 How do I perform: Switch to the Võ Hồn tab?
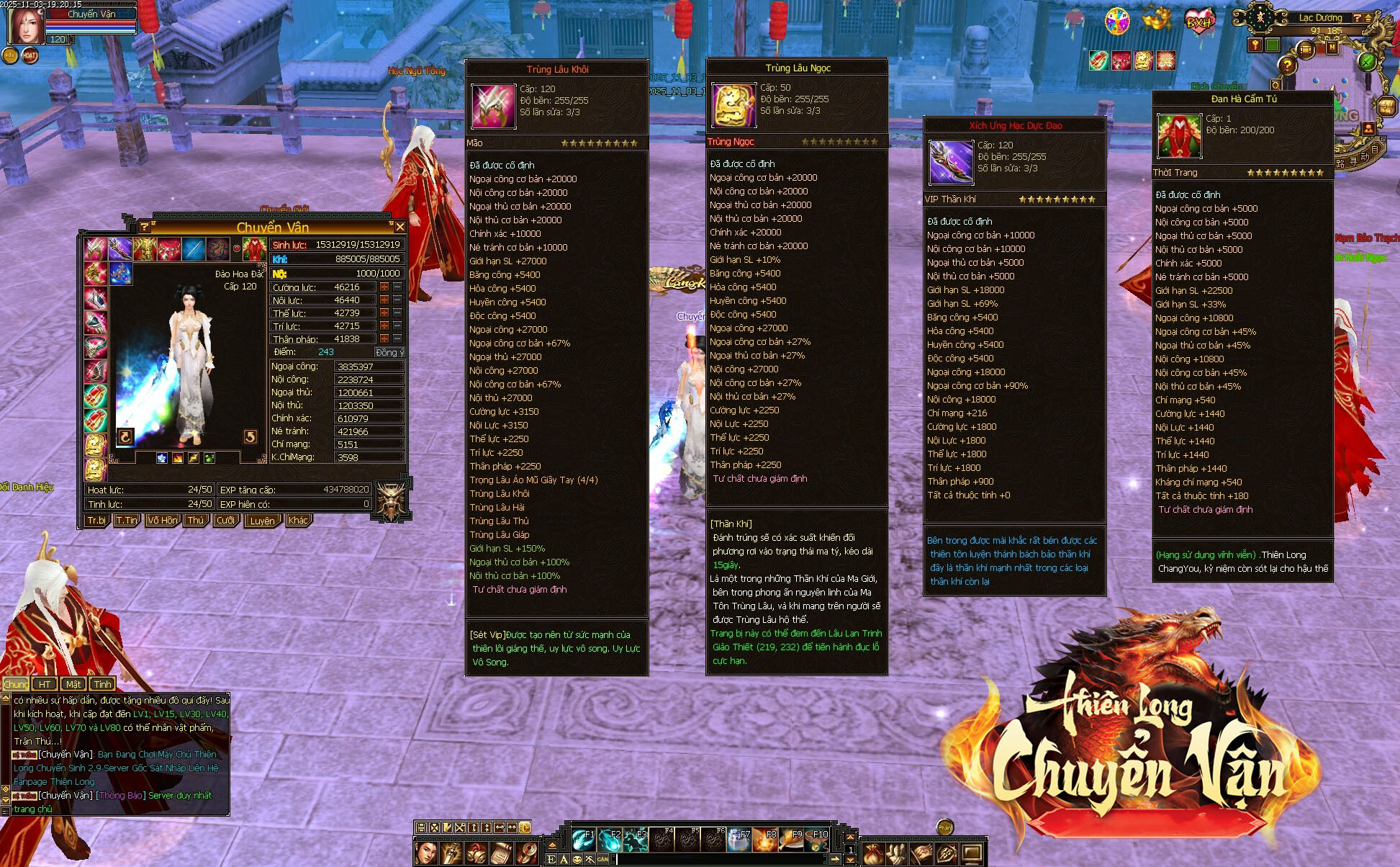click(163, 520)
